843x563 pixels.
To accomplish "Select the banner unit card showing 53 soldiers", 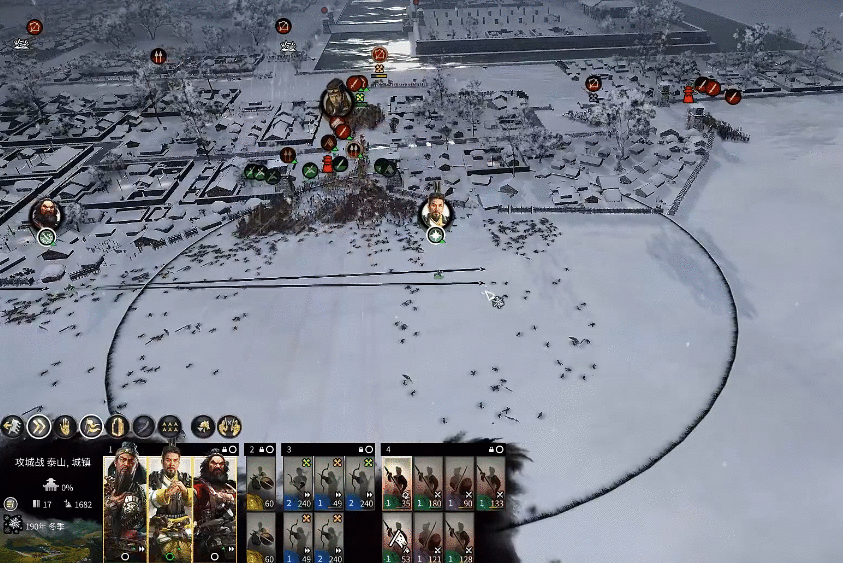I will pos(398,538).
